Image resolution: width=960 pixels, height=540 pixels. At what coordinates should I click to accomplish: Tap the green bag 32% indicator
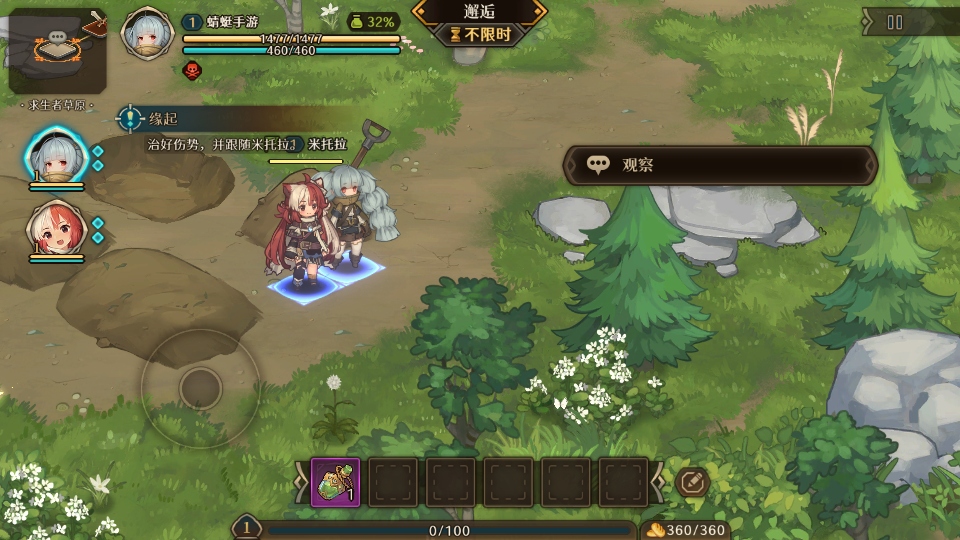pyautogui.click(x=372, y=21)
